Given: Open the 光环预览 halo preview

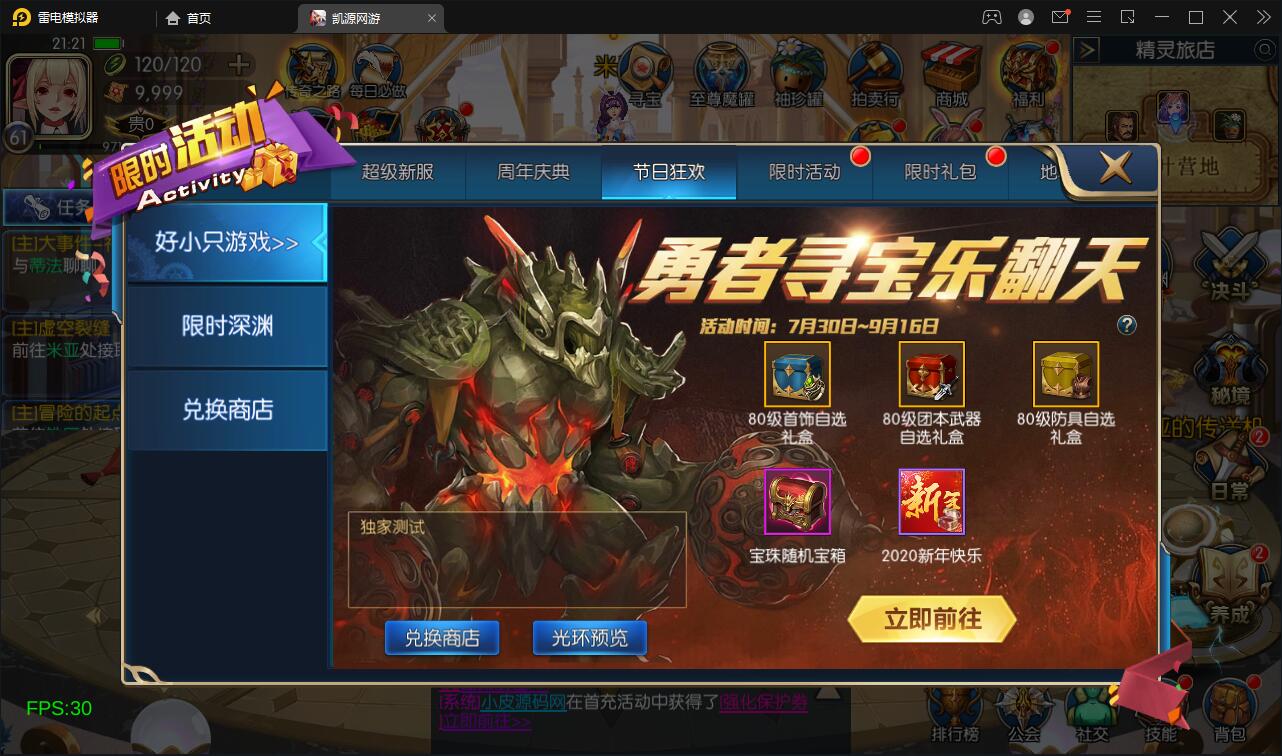Looking at the screenshot, I should pyautogui.click(x=589, y=637).
